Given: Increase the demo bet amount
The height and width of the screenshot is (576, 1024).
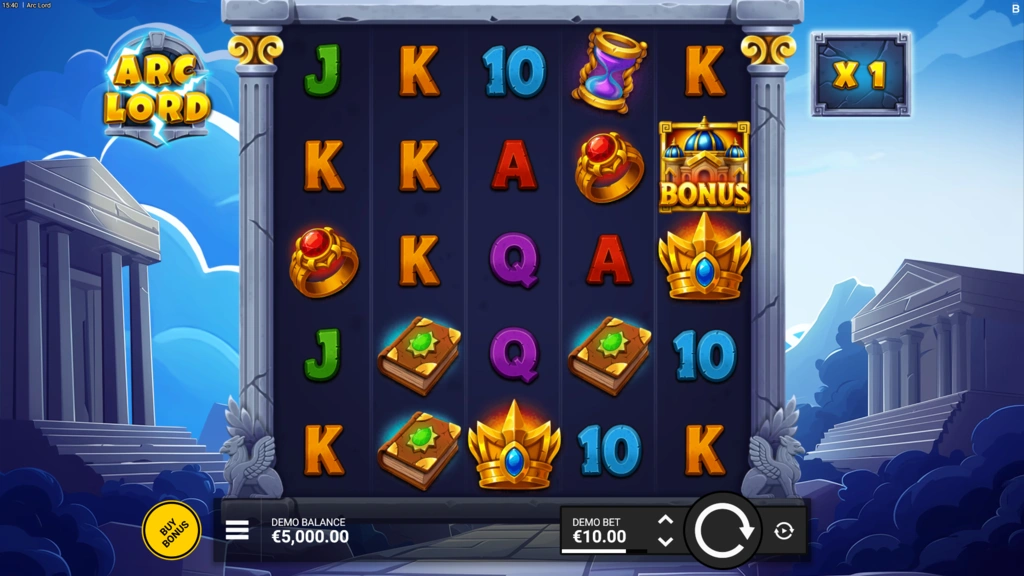Looking at the screenshot, I should click(x=665, y=520).
